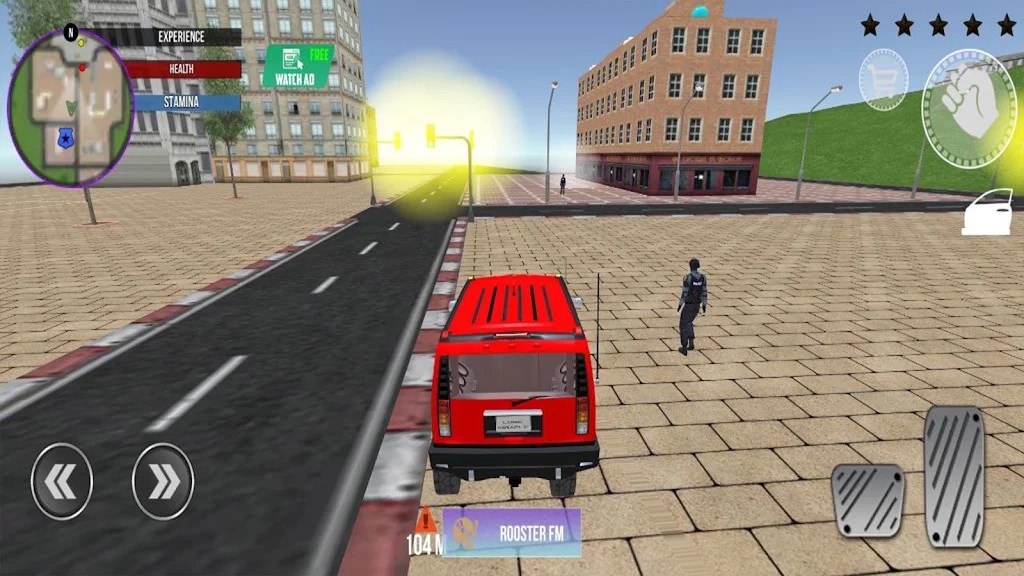The height and width of the screenshot is (576, 1024).
Task: Steer left with the left arrow button
Action: click(x=62, y=482)
